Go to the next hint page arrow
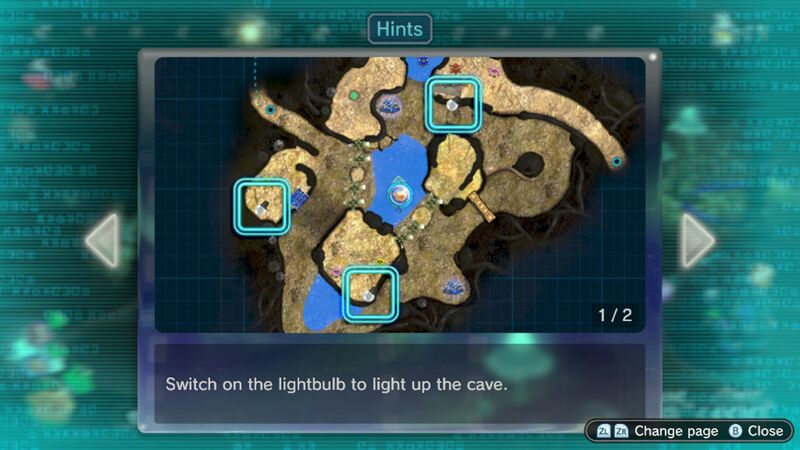The width and height of the screenshot is (800, 450). coord(698,240)
